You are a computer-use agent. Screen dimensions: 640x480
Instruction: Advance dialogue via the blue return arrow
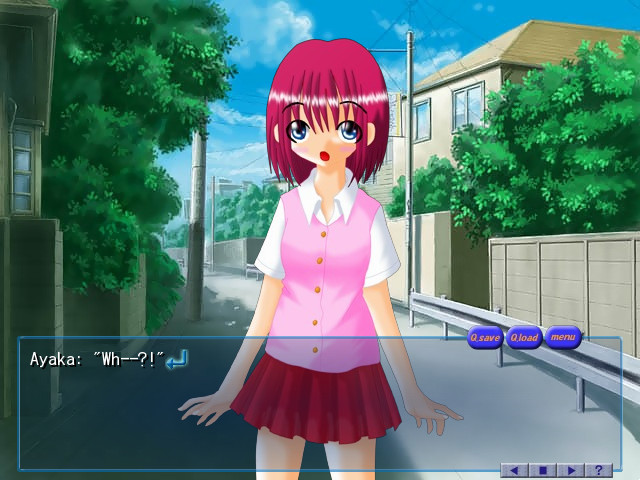click(177, 358)
